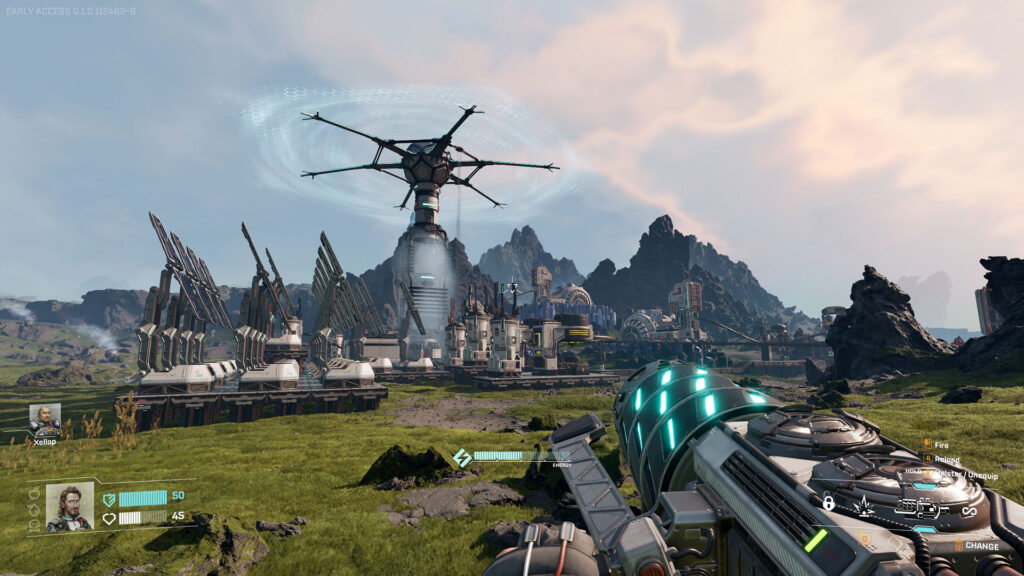This screenshot has height=576, width=1024.
Task: Click your own bearded character portrait
Action: click(70, 507)
